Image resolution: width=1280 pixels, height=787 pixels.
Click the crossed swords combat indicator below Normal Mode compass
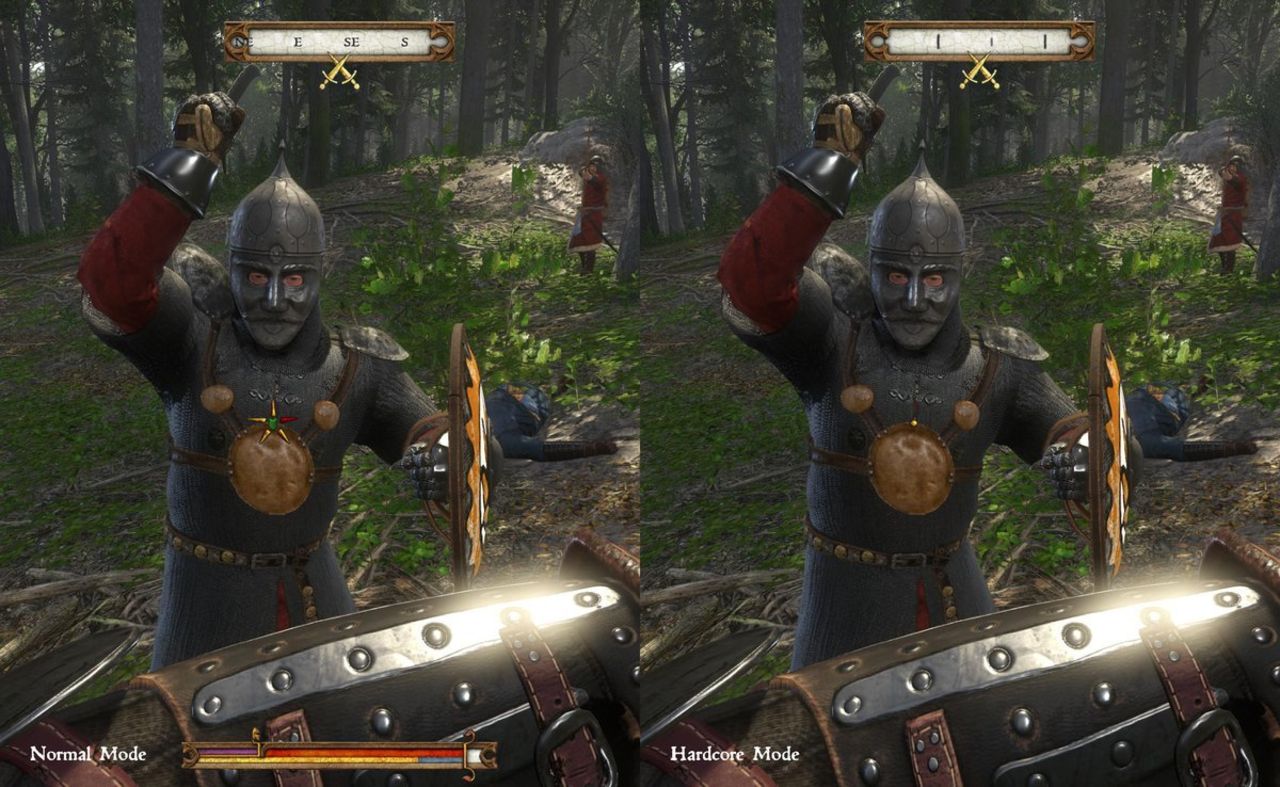tap(340, 70)
